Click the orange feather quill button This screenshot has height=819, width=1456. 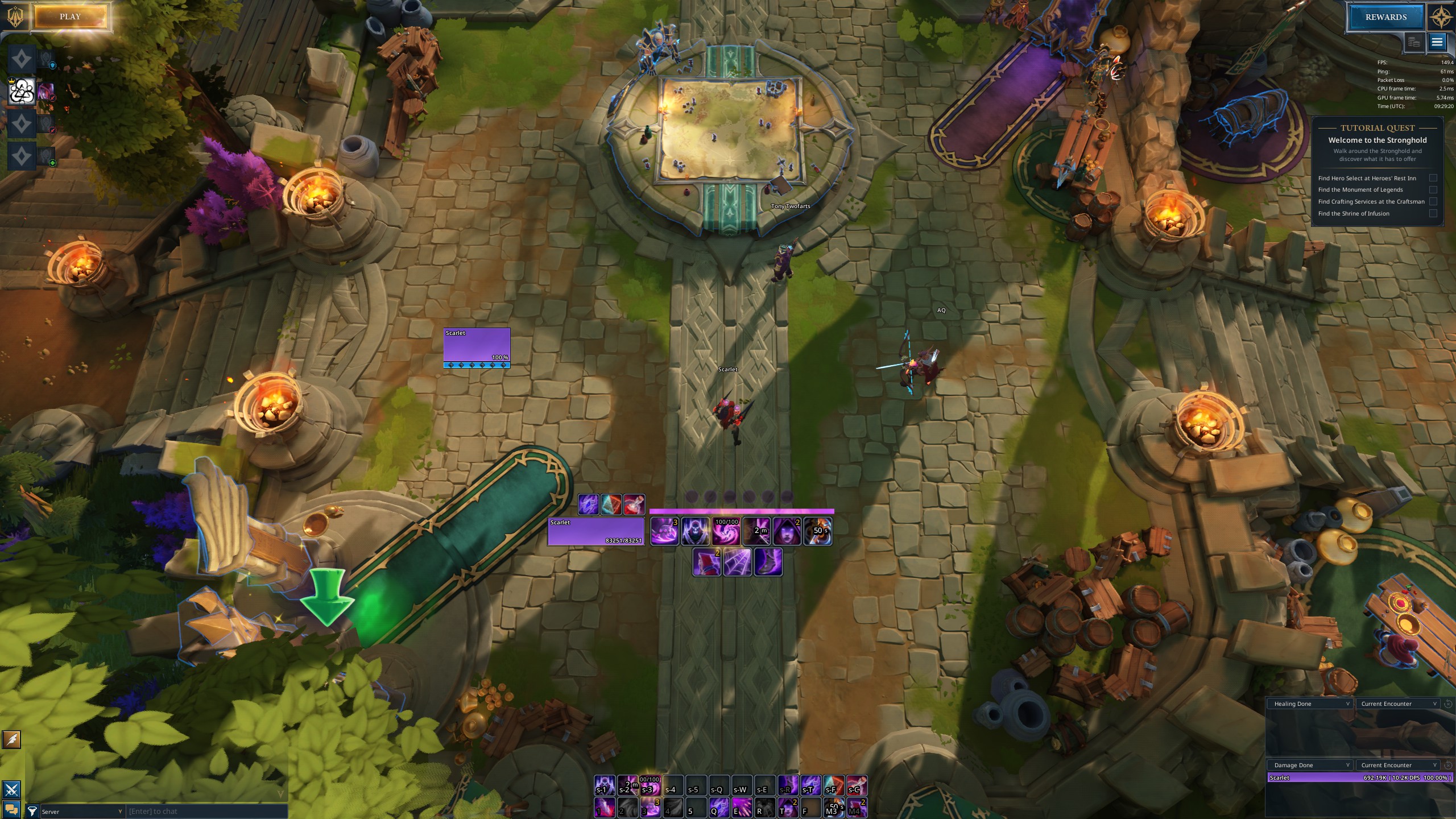click(x=12, y=739)
